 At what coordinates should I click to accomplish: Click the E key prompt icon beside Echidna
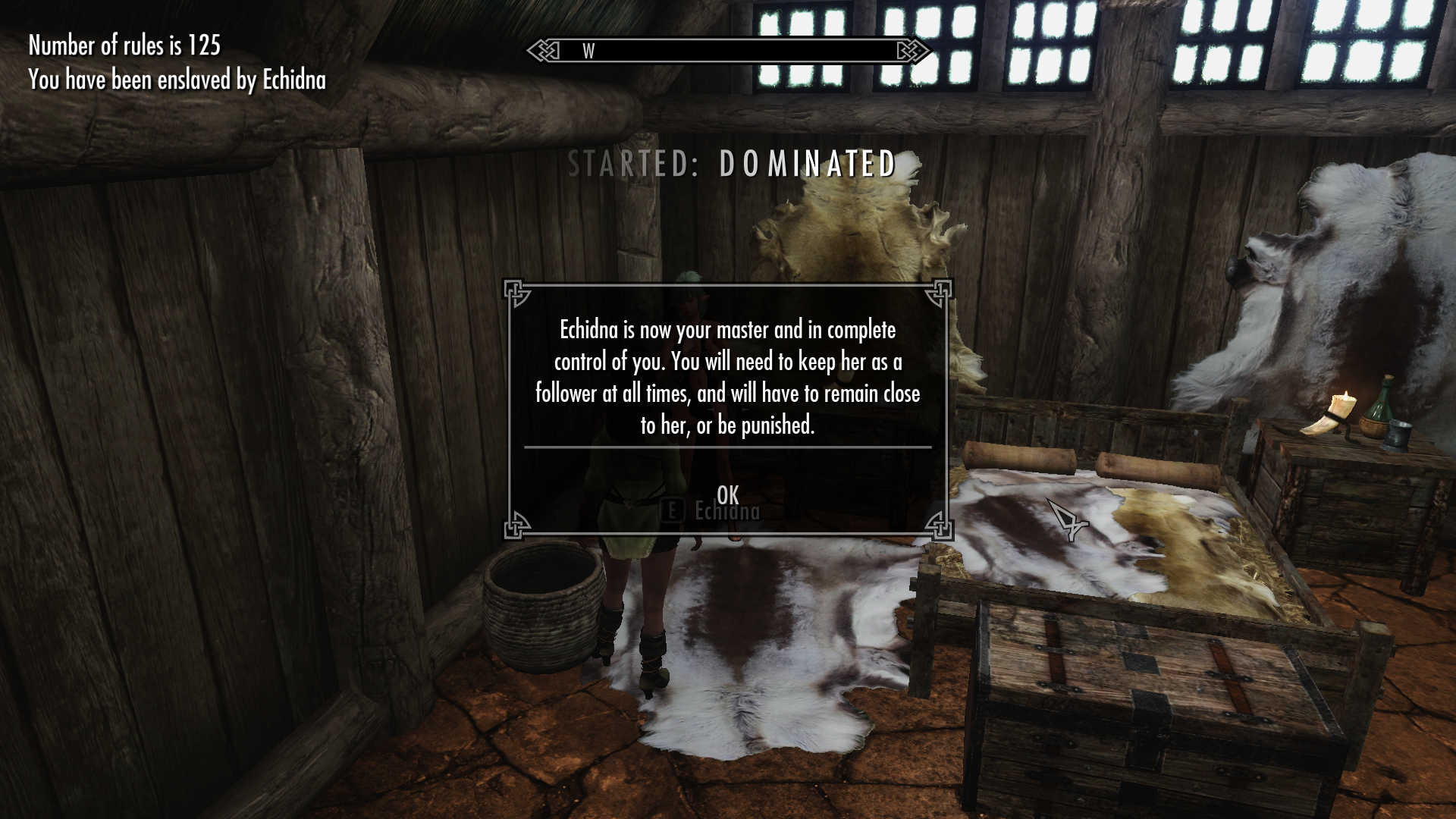point(673,511)
